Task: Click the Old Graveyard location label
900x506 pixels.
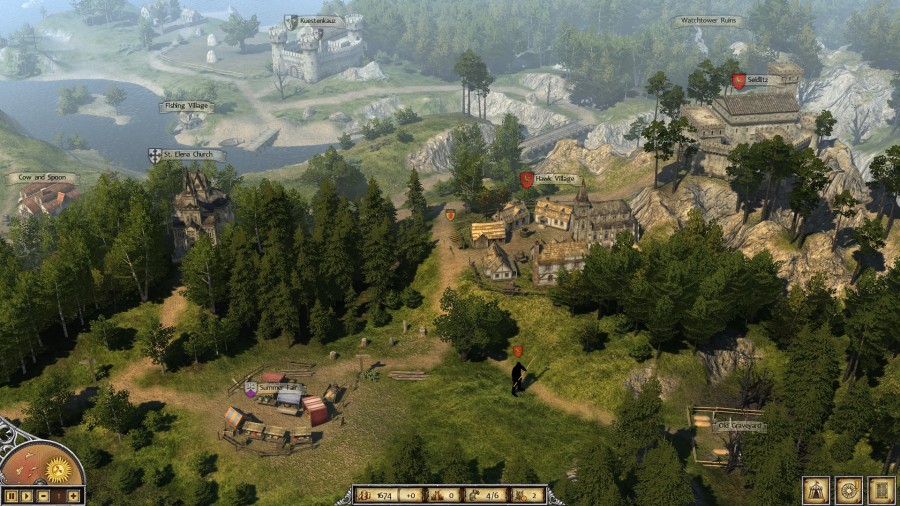Action: tap(740, 426)
